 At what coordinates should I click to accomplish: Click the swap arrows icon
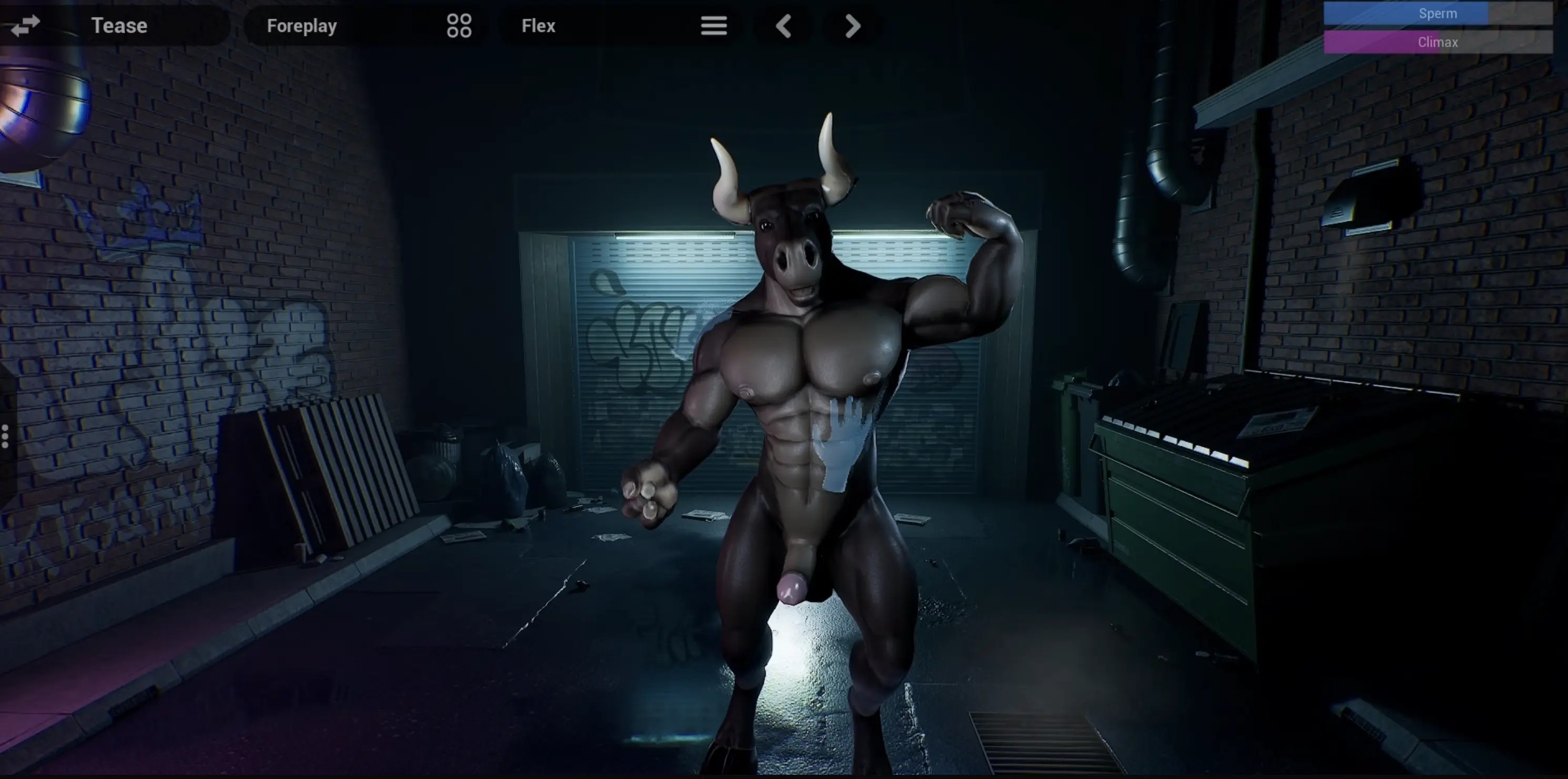(25, 26)
